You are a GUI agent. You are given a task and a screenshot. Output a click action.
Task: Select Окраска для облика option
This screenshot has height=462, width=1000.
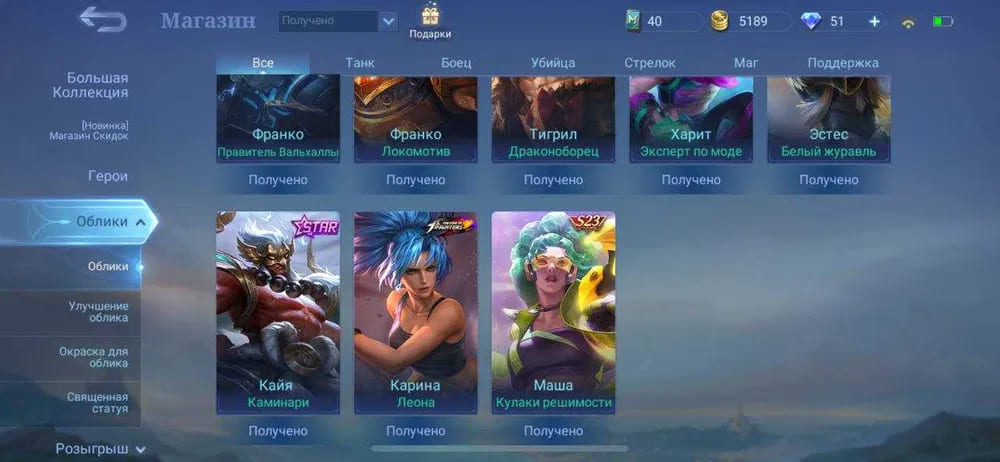coord(98,357)
